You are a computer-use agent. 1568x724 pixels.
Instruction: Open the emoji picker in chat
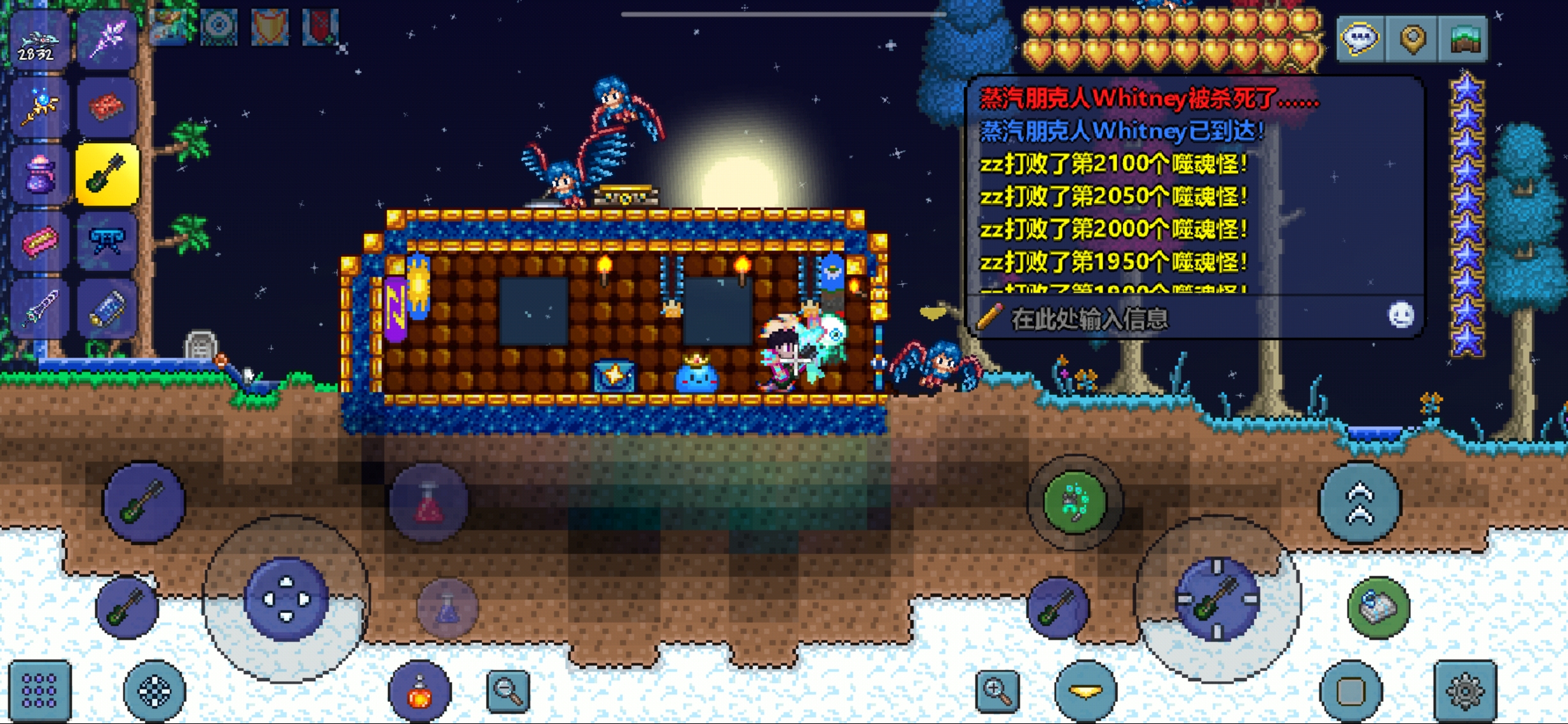point(1400,316)
